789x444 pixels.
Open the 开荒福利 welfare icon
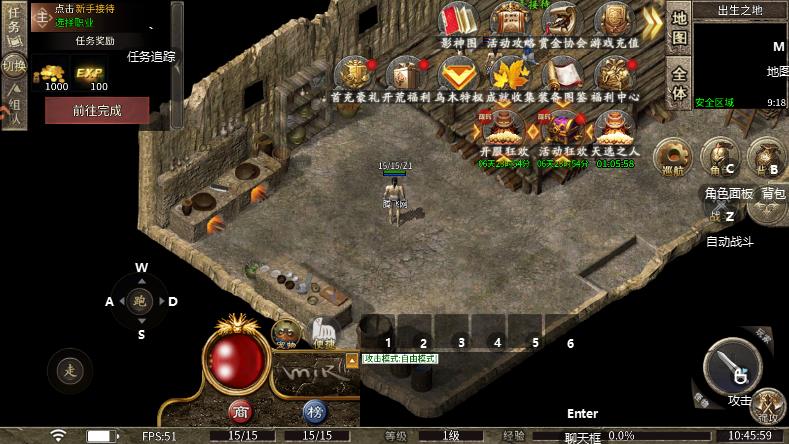point(406,75)
